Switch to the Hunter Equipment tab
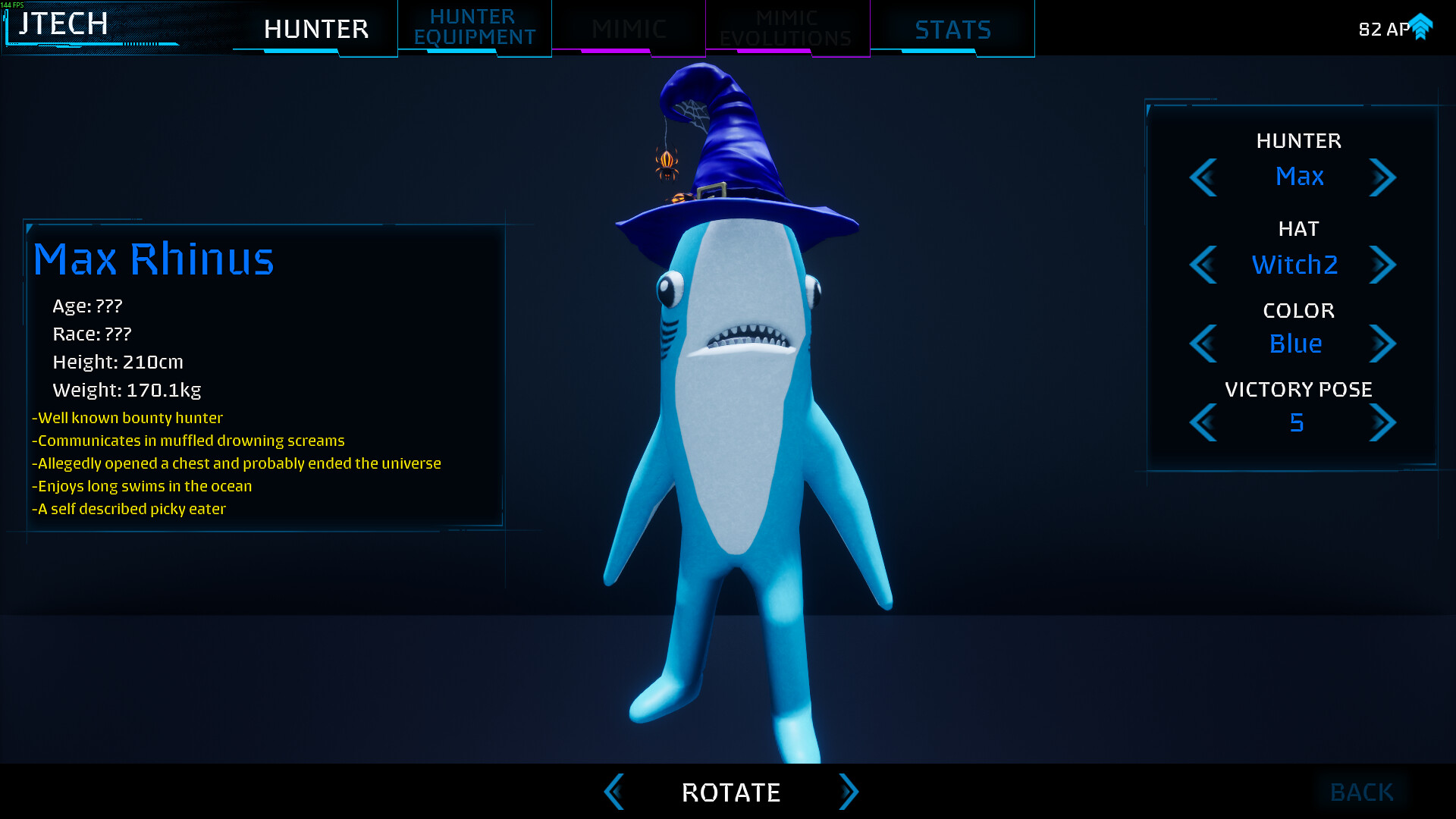This screenshot has width=1456, height=819. 475,27
